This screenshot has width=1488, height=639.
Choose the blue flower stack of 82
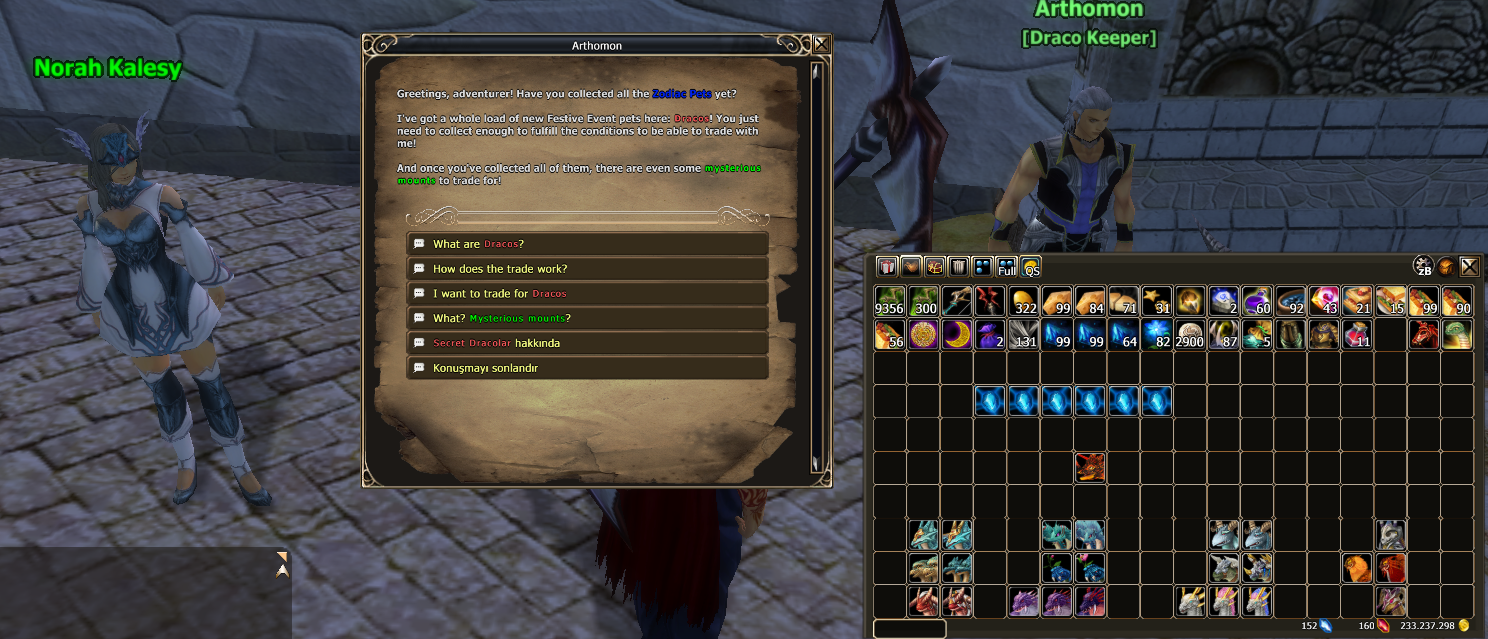tap(1157, 335)
